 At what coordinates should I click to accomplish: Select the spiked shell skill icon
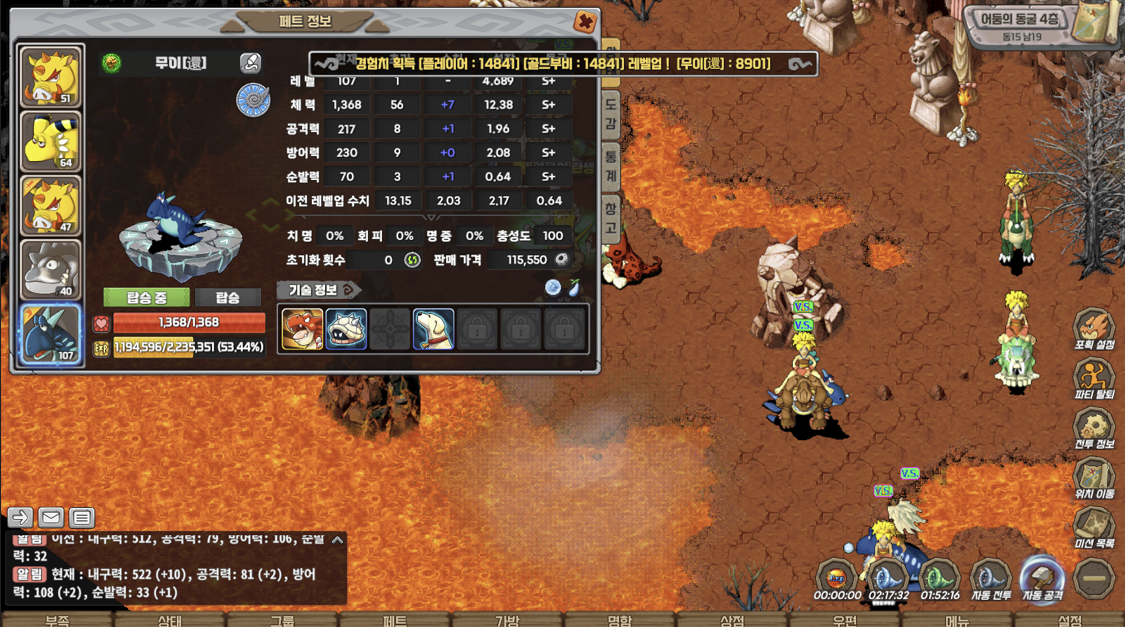(x=346, y=329)
